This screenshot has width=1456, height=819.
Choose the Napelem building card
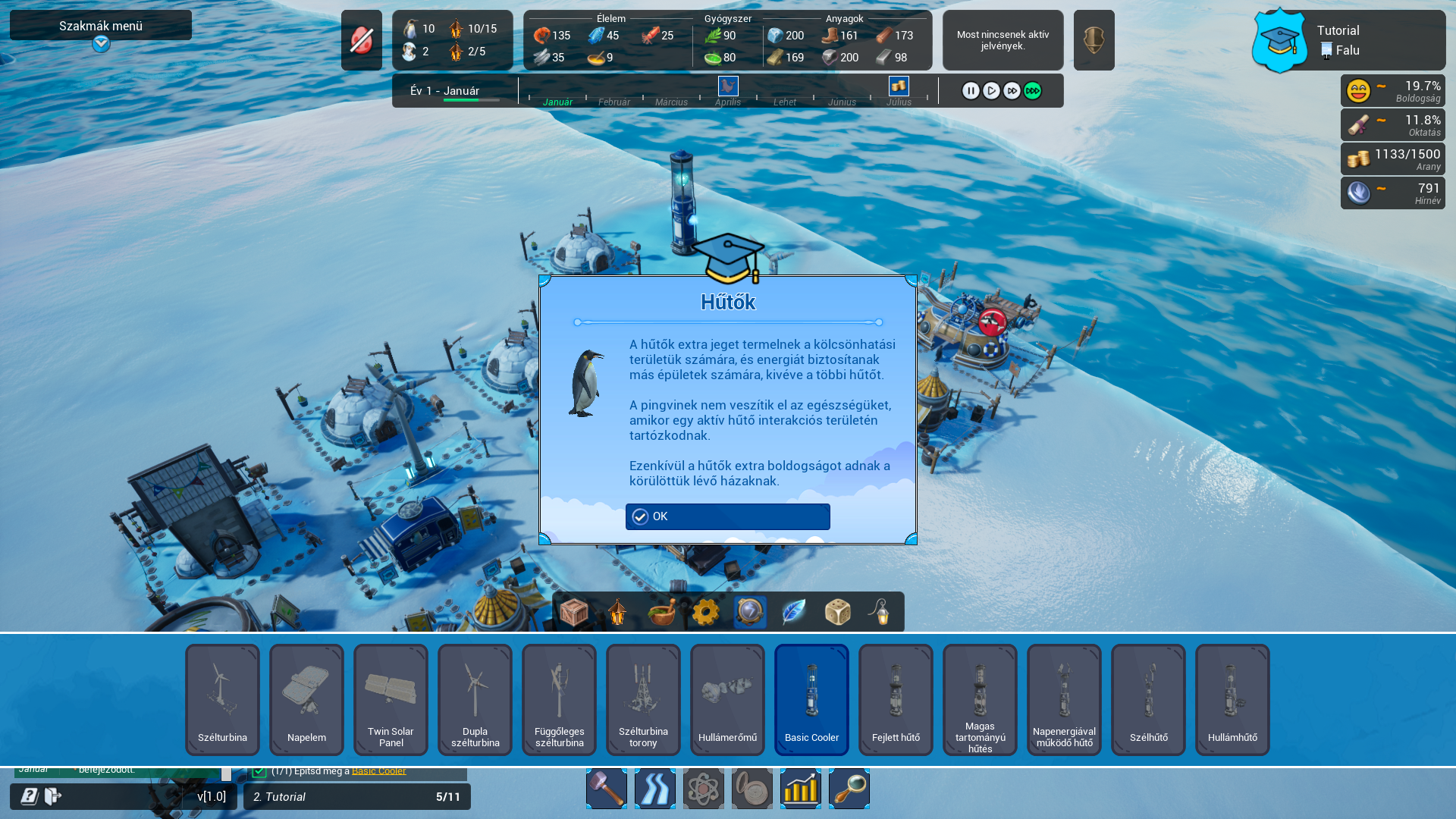coord(306,699)
